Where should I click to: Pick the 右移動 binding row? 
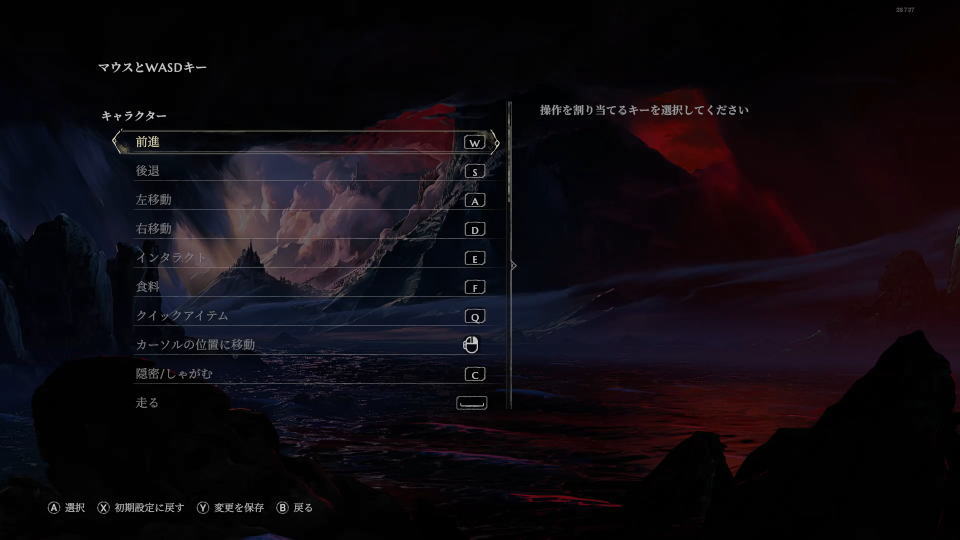tap(305, 229)
